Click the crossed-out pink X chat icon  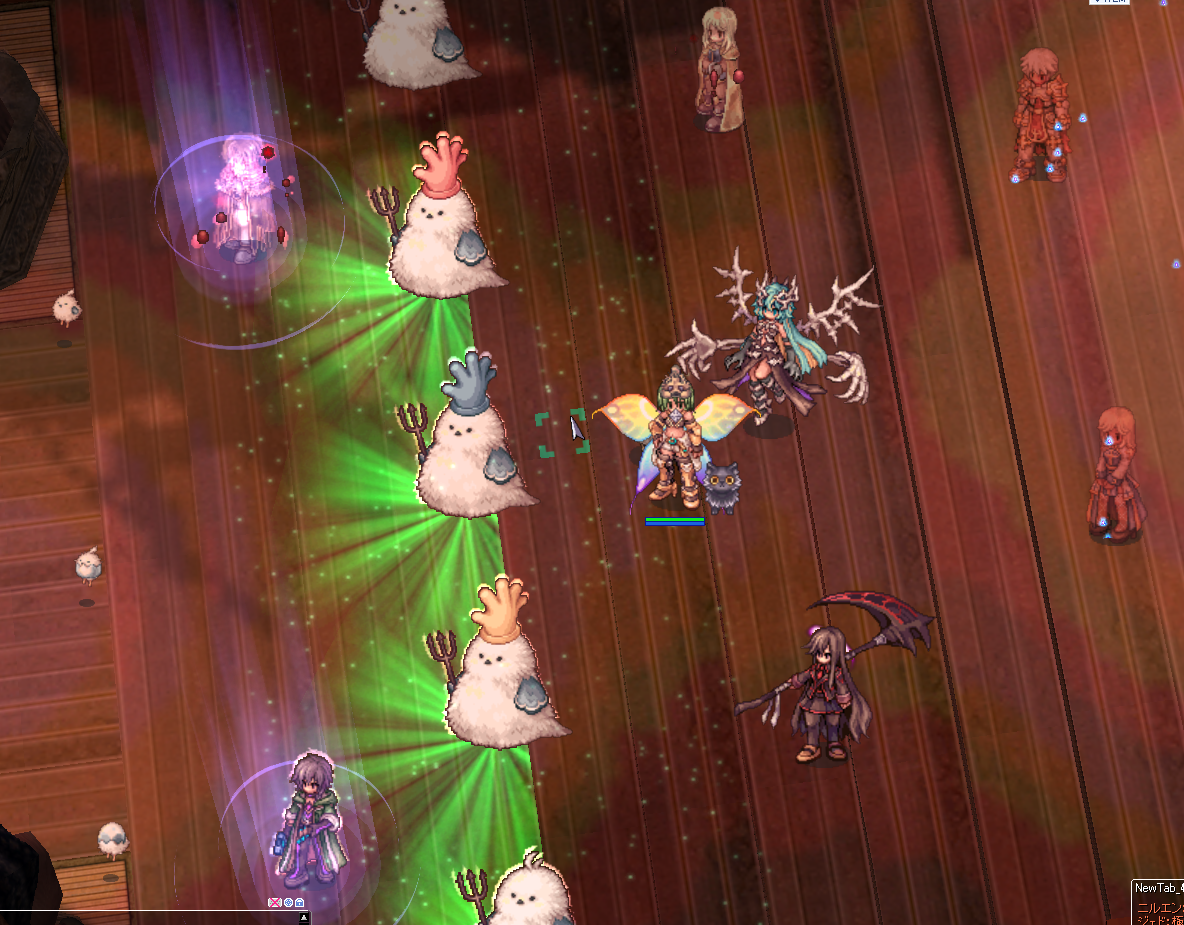(x=275, y=903)
